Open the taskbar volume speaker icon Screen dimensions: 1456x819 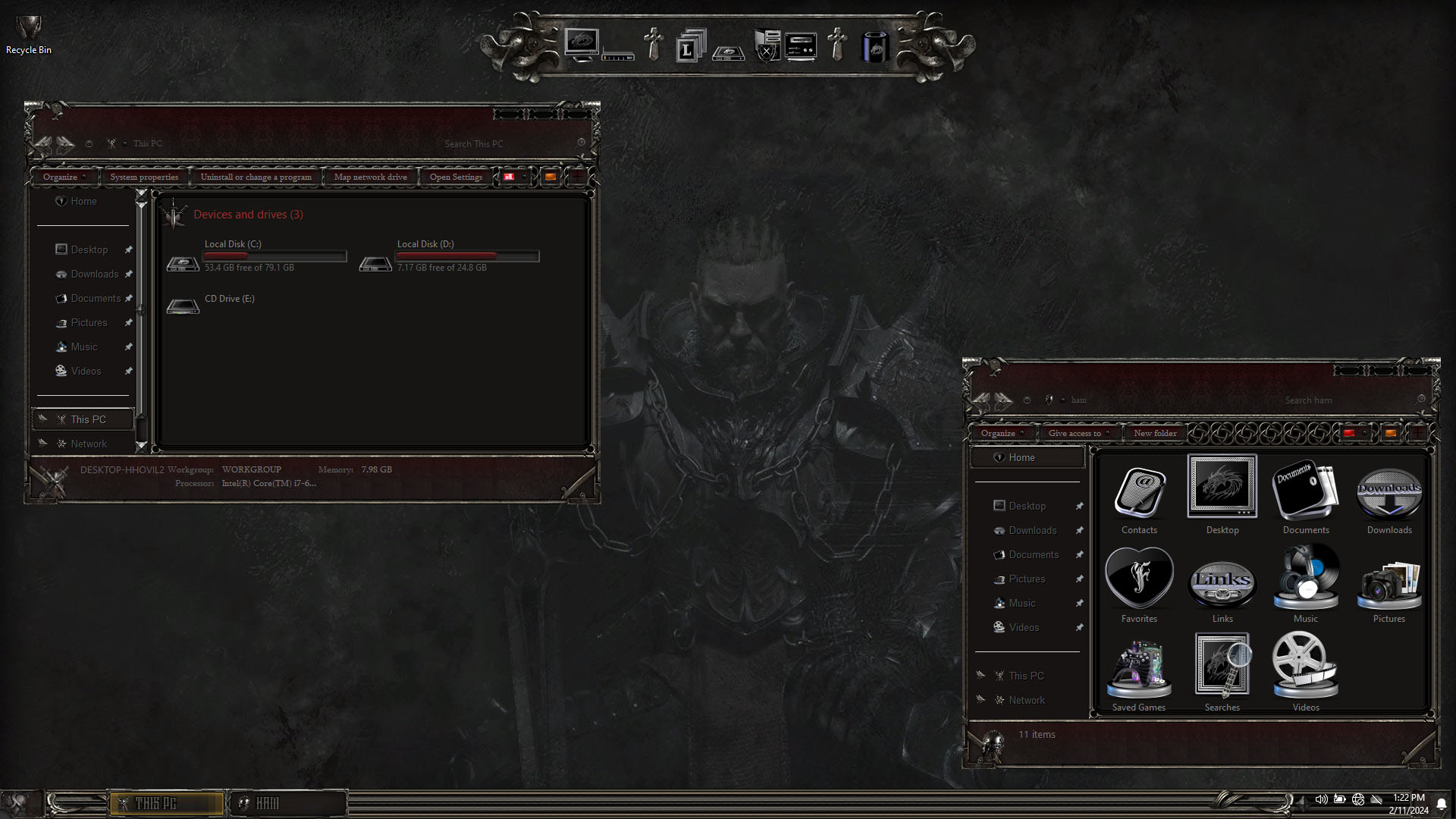[1321, 799]
